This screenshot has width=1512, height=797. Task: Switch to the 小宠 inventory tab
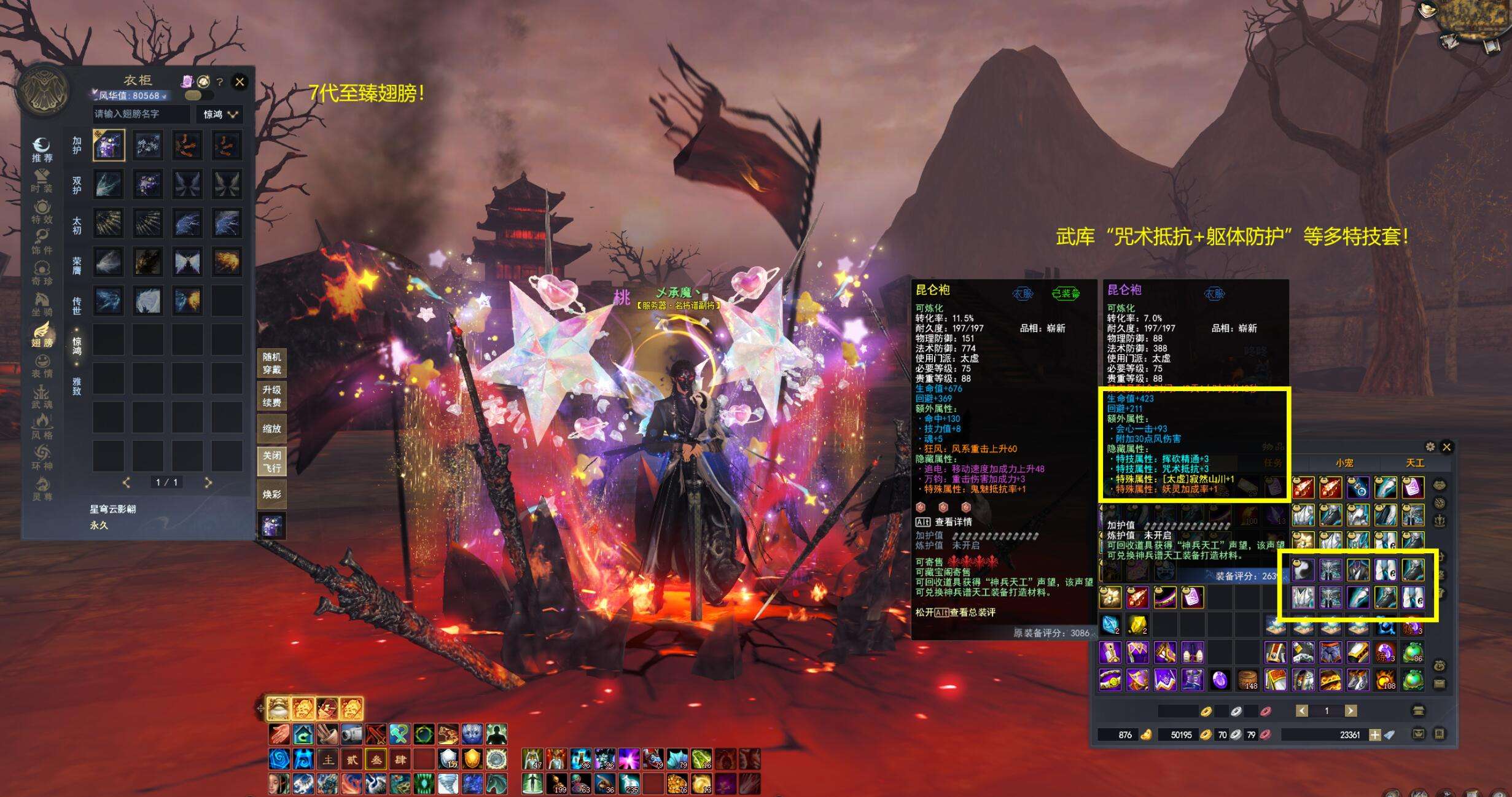(x=1344, y=463)
